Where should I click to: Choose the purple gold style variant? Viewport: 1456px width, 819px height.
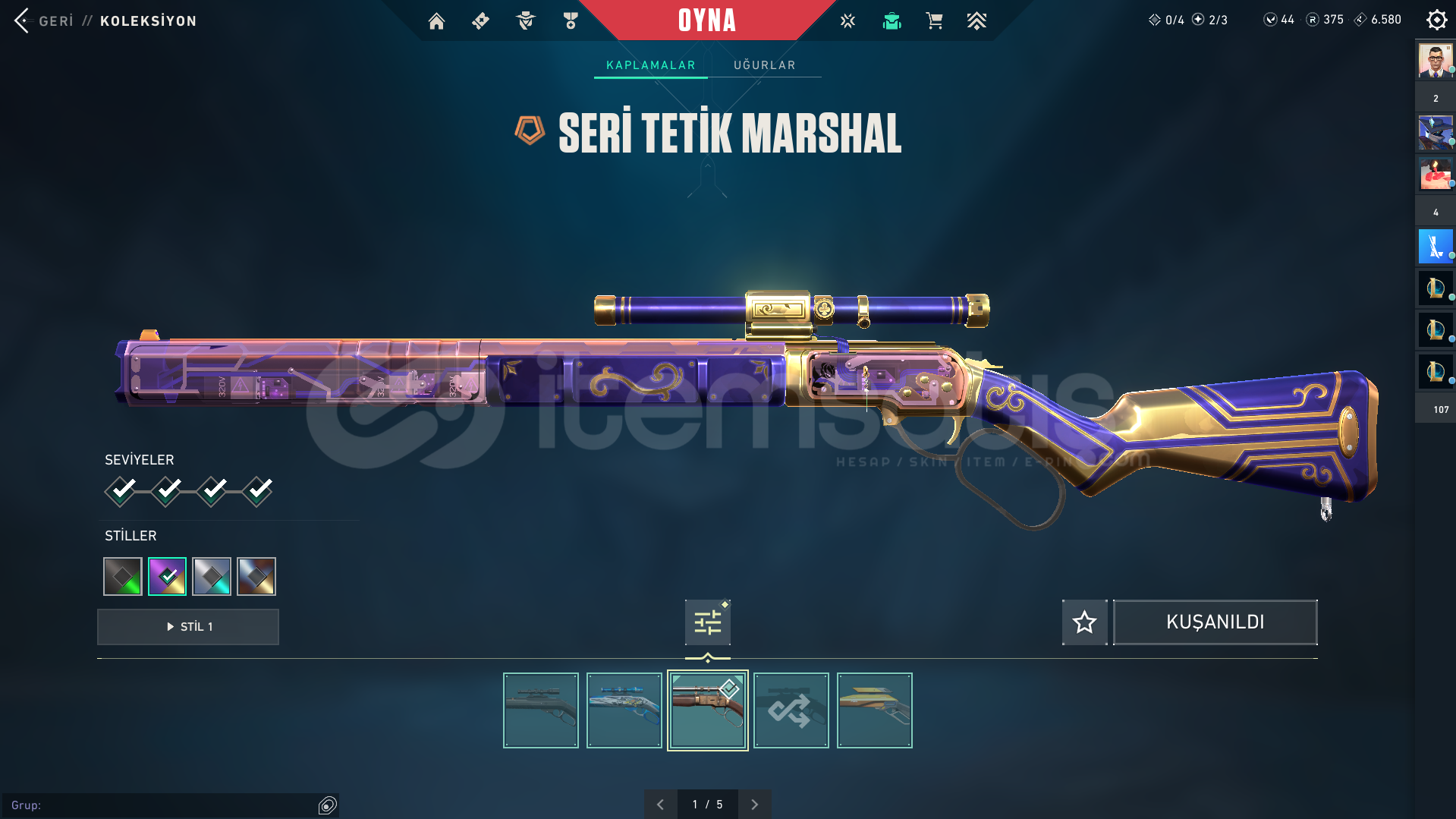[167, 577]
